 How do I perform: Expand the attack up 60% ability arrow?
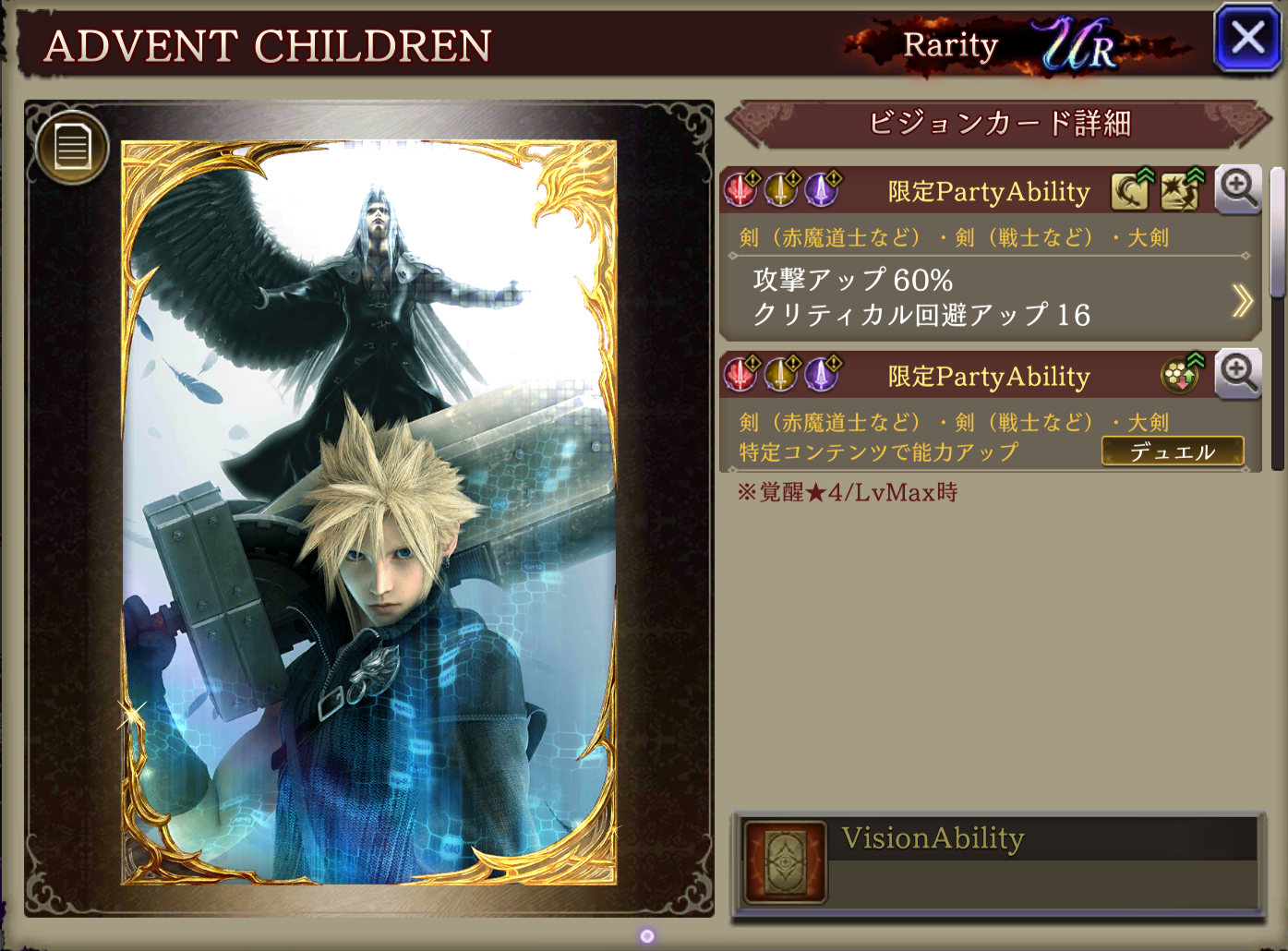pos(1242,299)
